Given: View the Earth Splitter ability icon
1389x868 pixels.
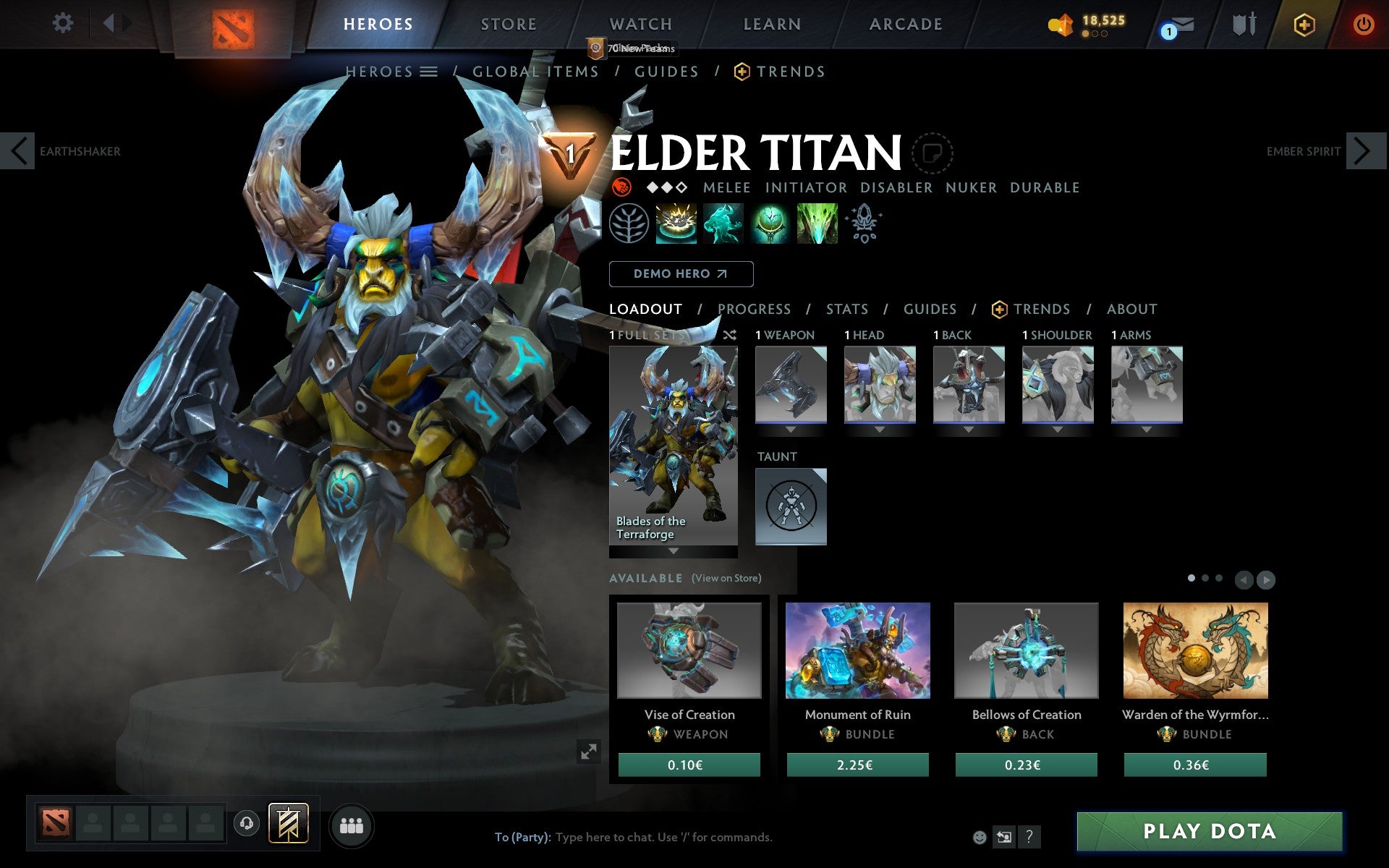Looking at the screenshot, I should (817, 225).
